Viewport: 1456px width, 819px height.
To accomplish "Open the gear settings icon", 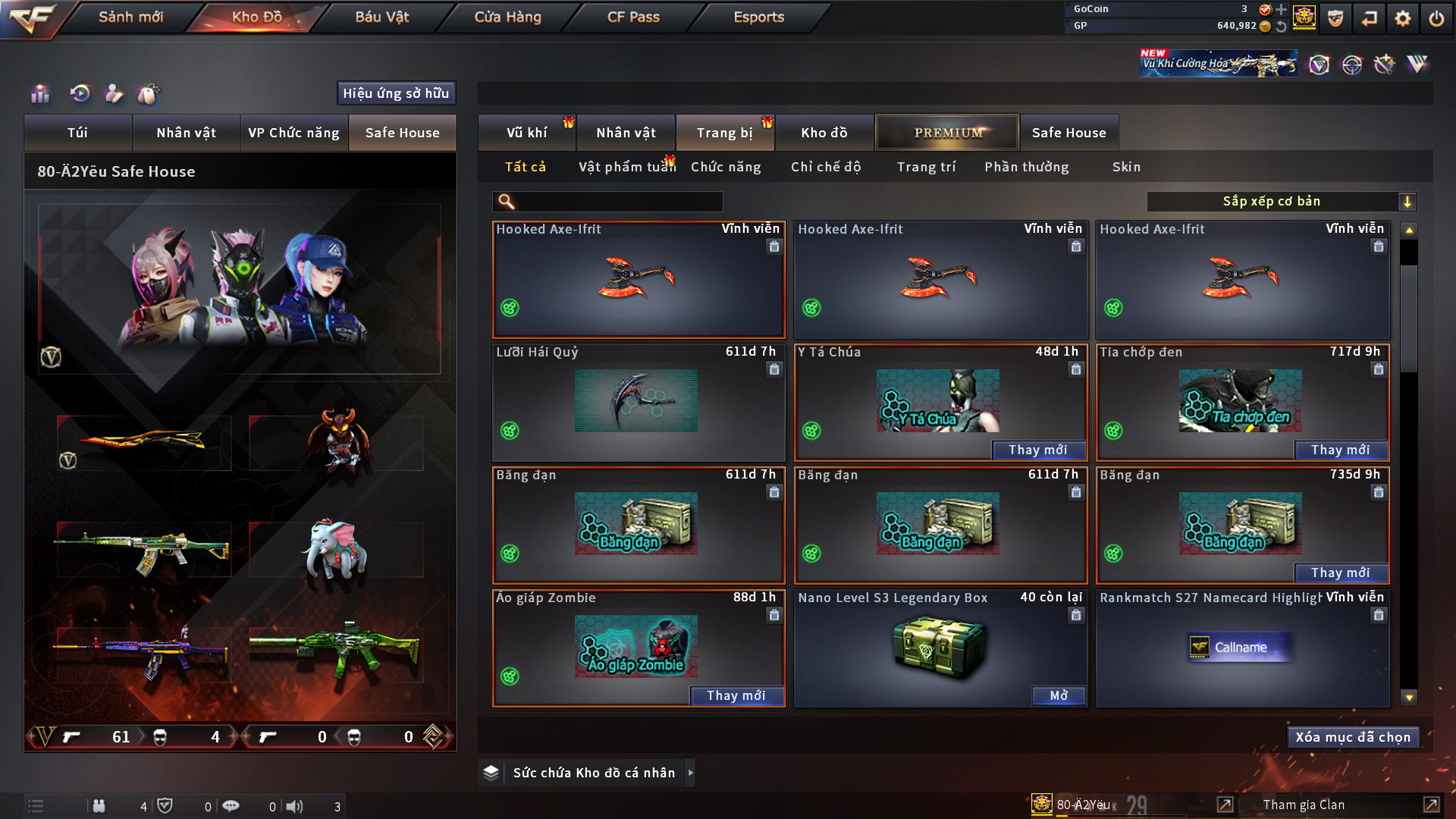I will pyautogui.click(x=1402, y=18).
